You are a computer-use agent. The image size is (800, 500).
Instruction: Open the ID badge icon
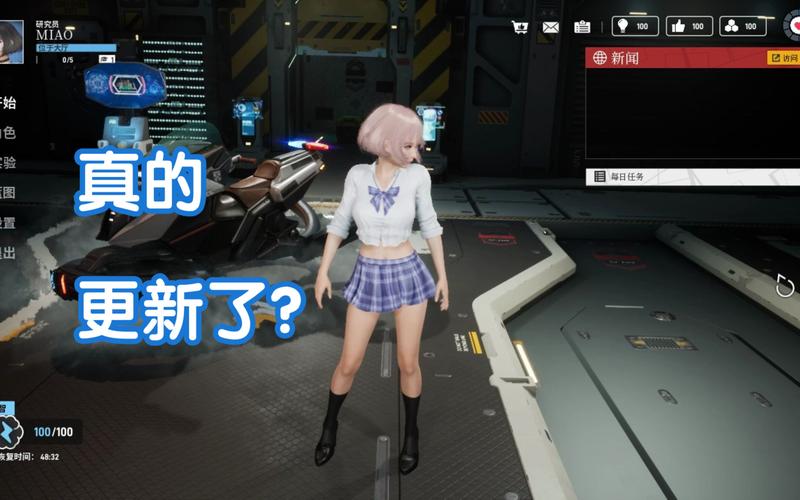(x=582, y=27)
